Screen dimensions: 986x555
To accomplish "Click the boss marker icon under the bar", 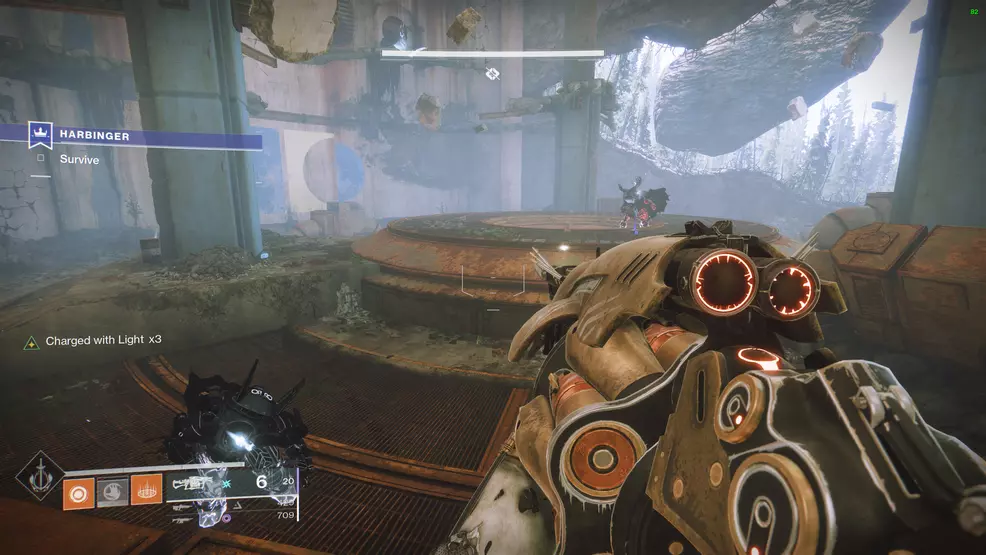I will (492, 73).
